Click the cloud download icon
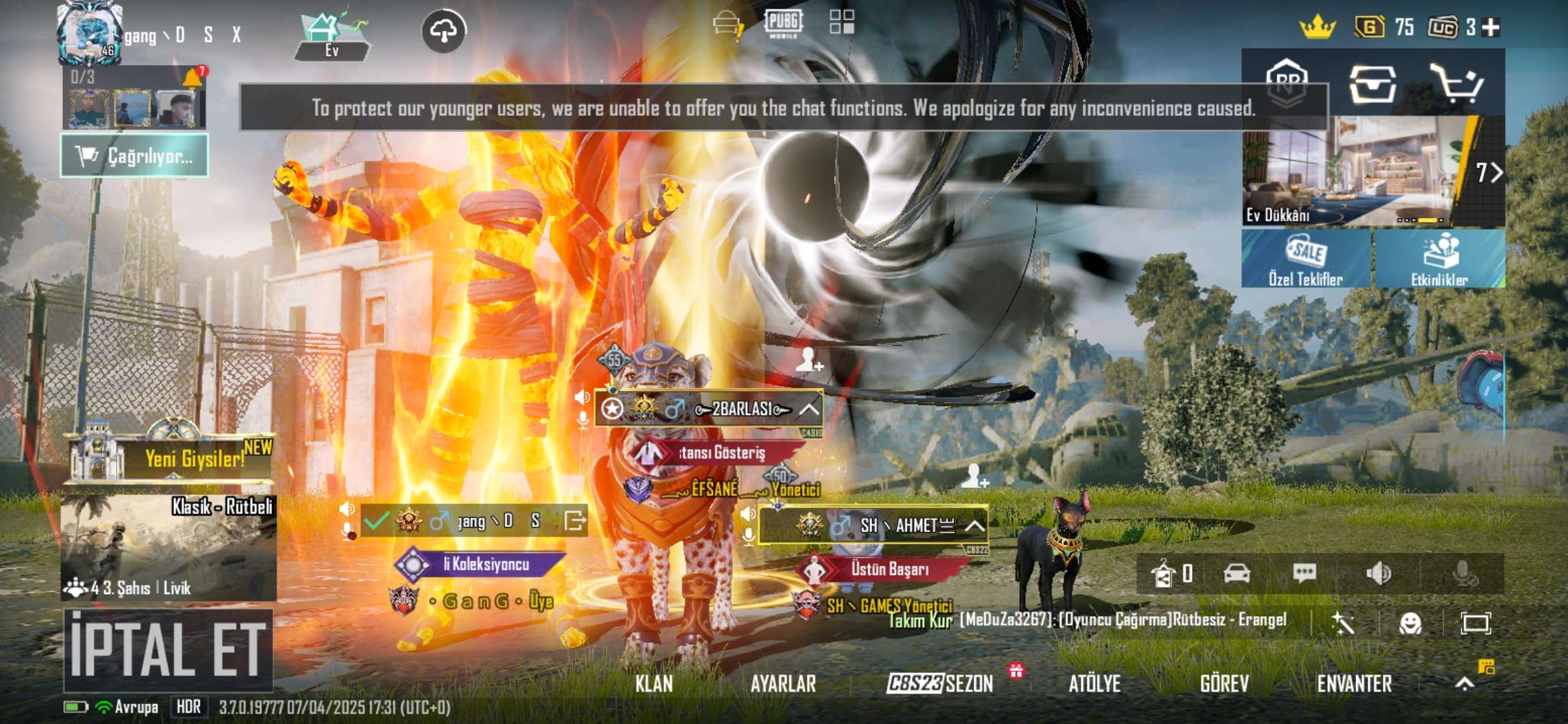 [x=444, y=31]
